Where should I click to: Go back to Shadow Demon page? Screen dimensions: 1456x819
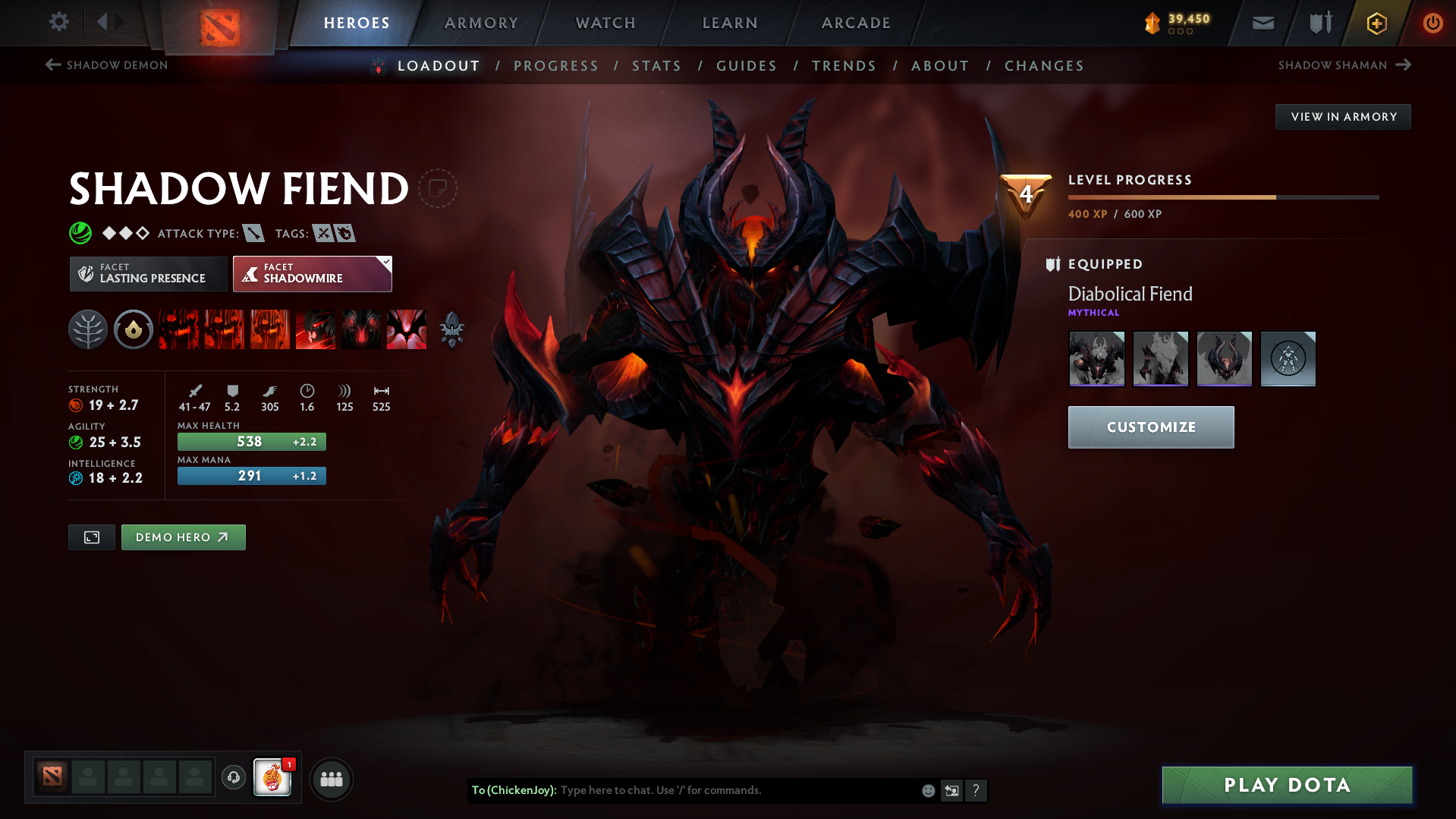[x=106, y=65]
